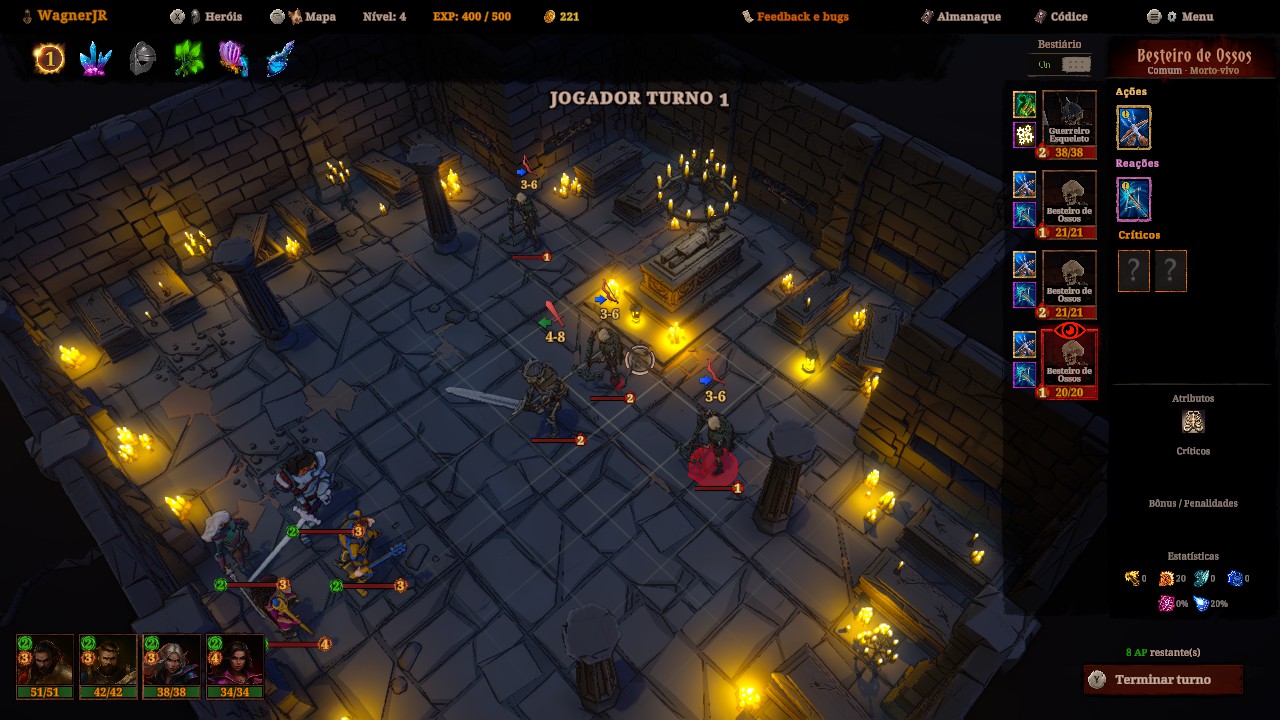Inspect the reaction card under Reações

click(x=1133, y=199)
